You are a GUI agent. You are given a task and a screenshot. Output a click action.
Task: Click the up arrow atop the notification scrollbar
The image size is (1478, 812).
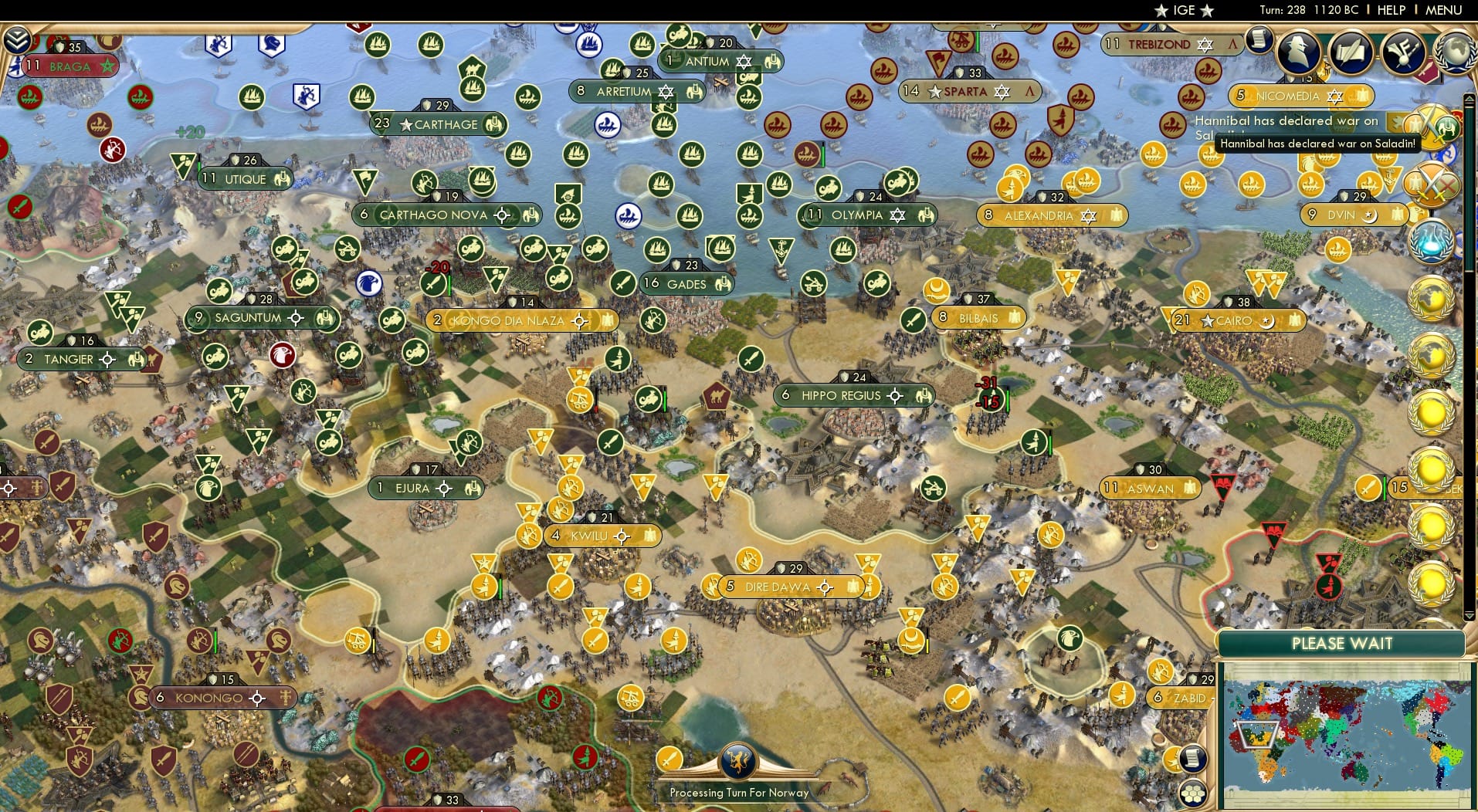[1468, 98]
